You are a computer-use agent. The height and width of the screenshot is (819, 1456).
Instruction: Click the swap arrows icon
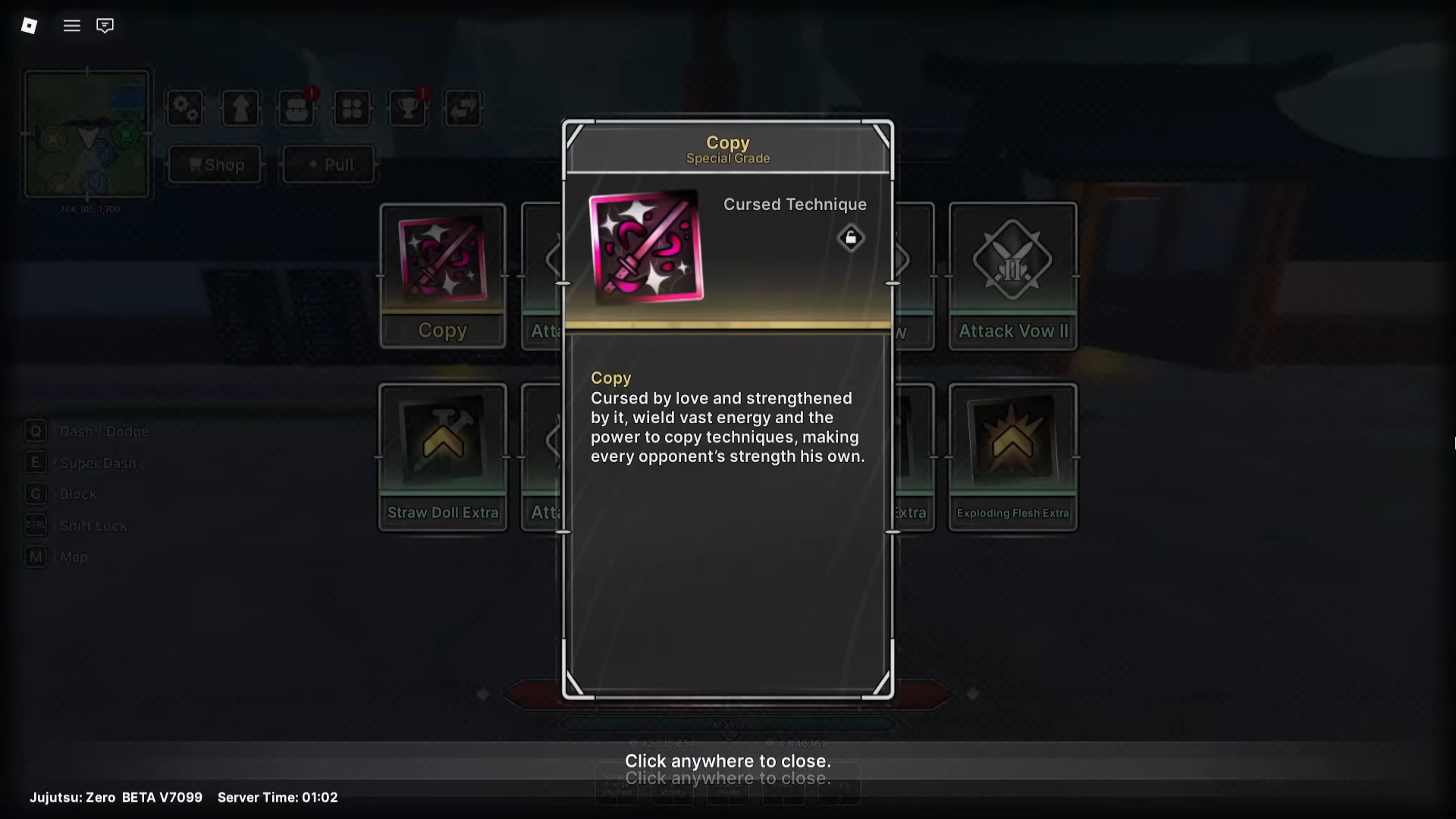coord(463,108)
